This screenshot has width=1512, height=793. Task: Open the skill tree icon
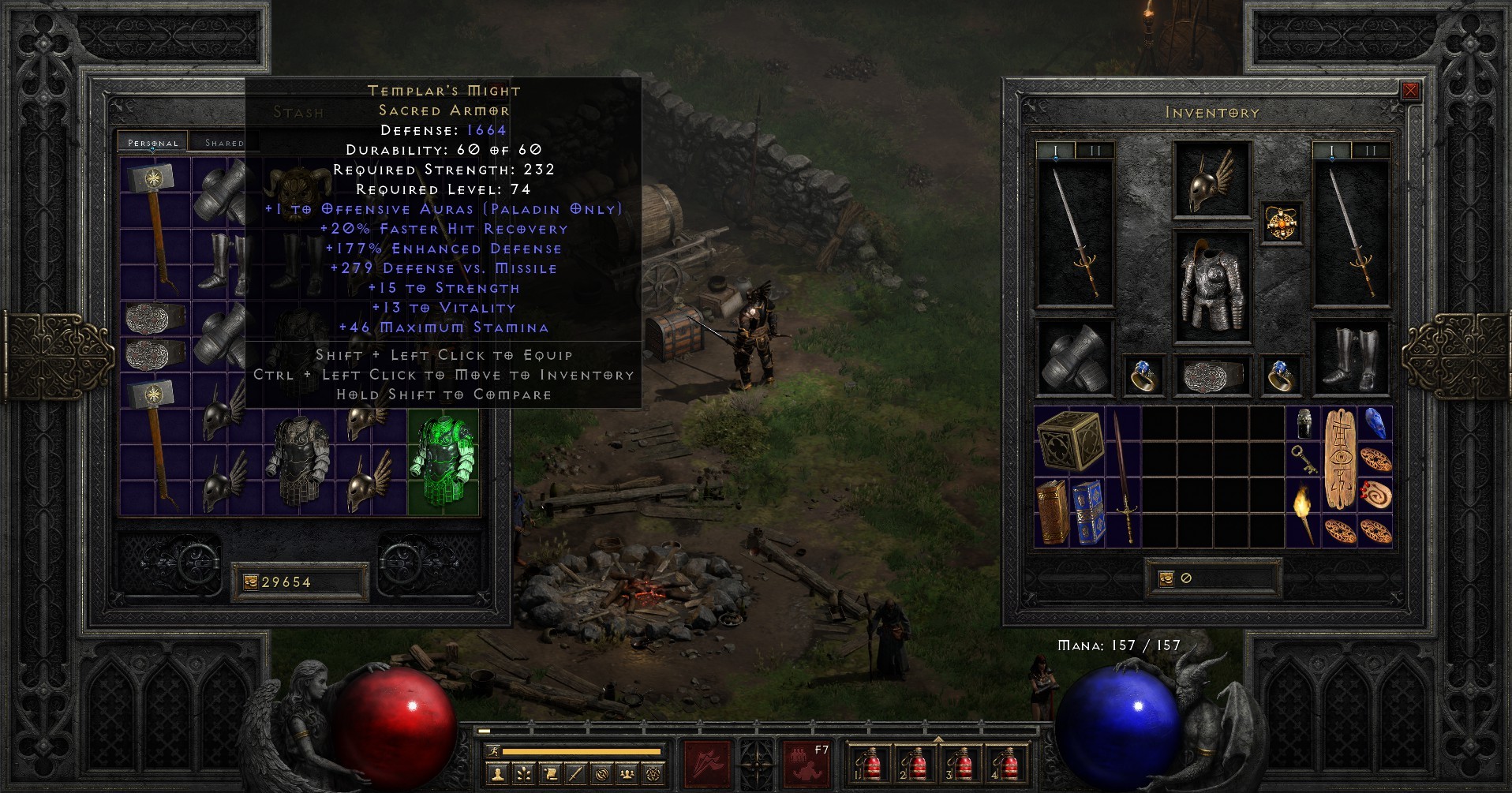coord(523,775)
